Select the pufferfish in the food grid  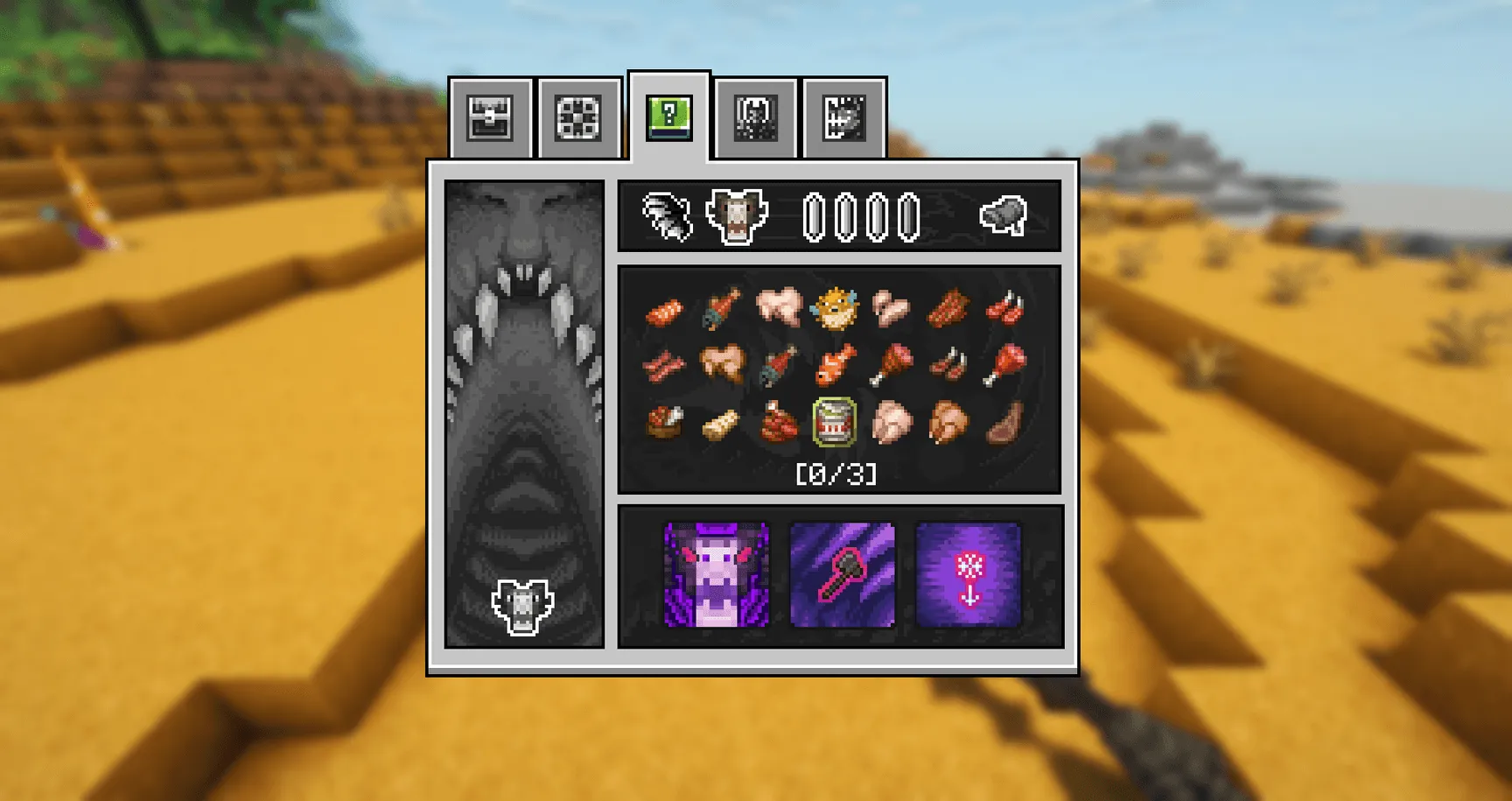[834, 310]
